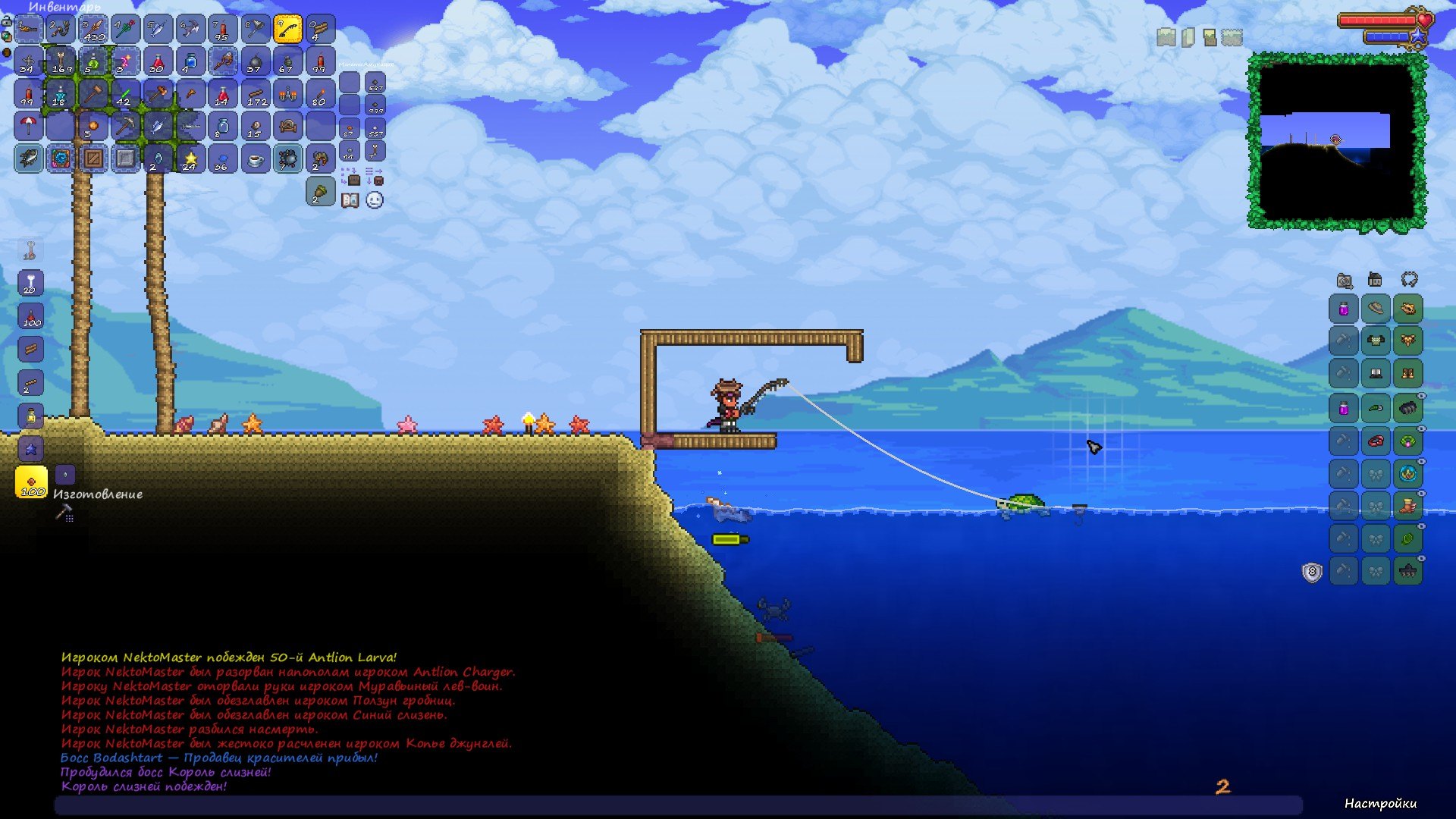Screen dimensions: 1456x819
Task: Click the world minimap
Action: pos(1336,140)
